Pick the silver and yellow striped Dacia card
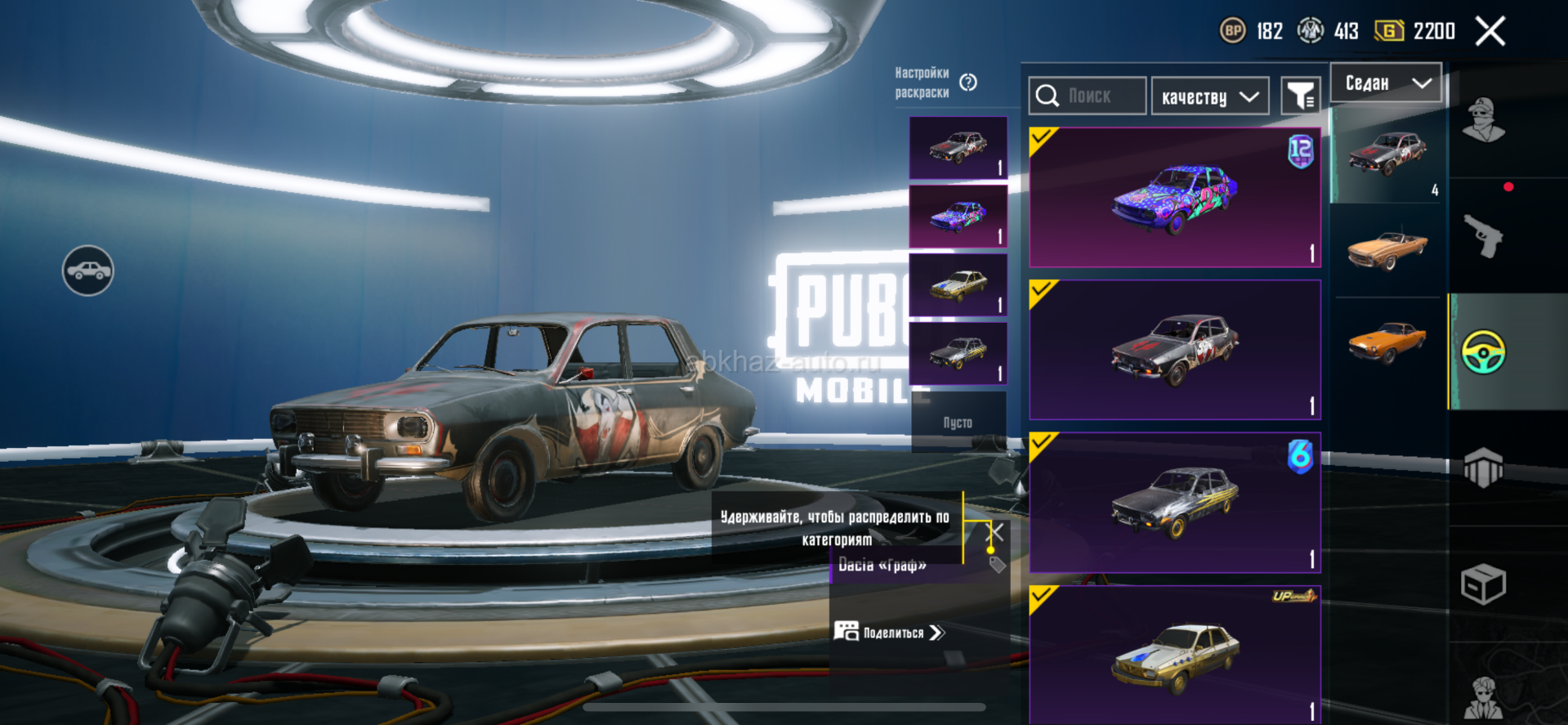Viewport: 1568px width, 725px height. [1175, 503]
